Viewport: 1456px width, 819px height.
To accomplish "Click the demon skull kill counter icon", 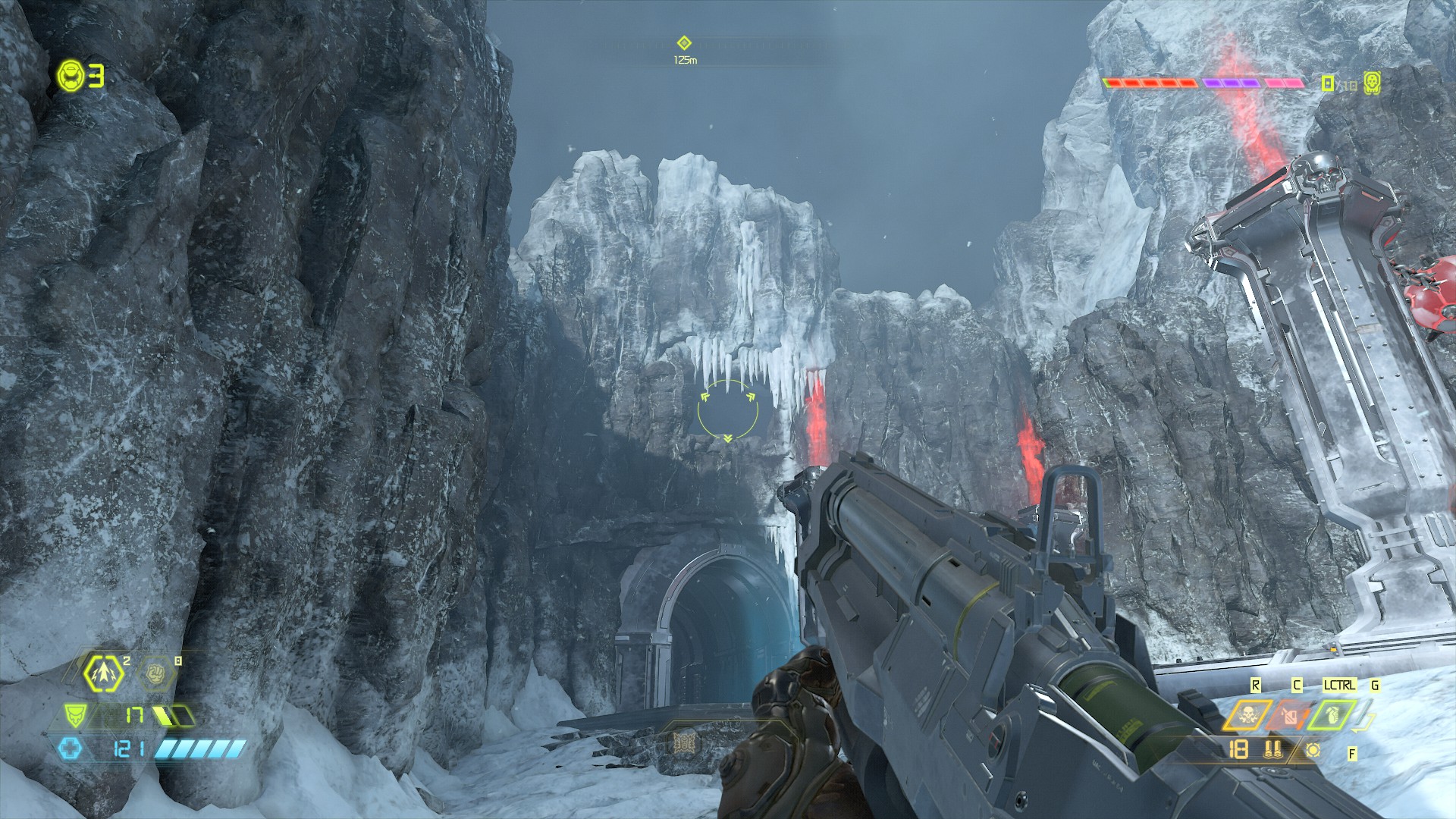I will point(1371,82).
